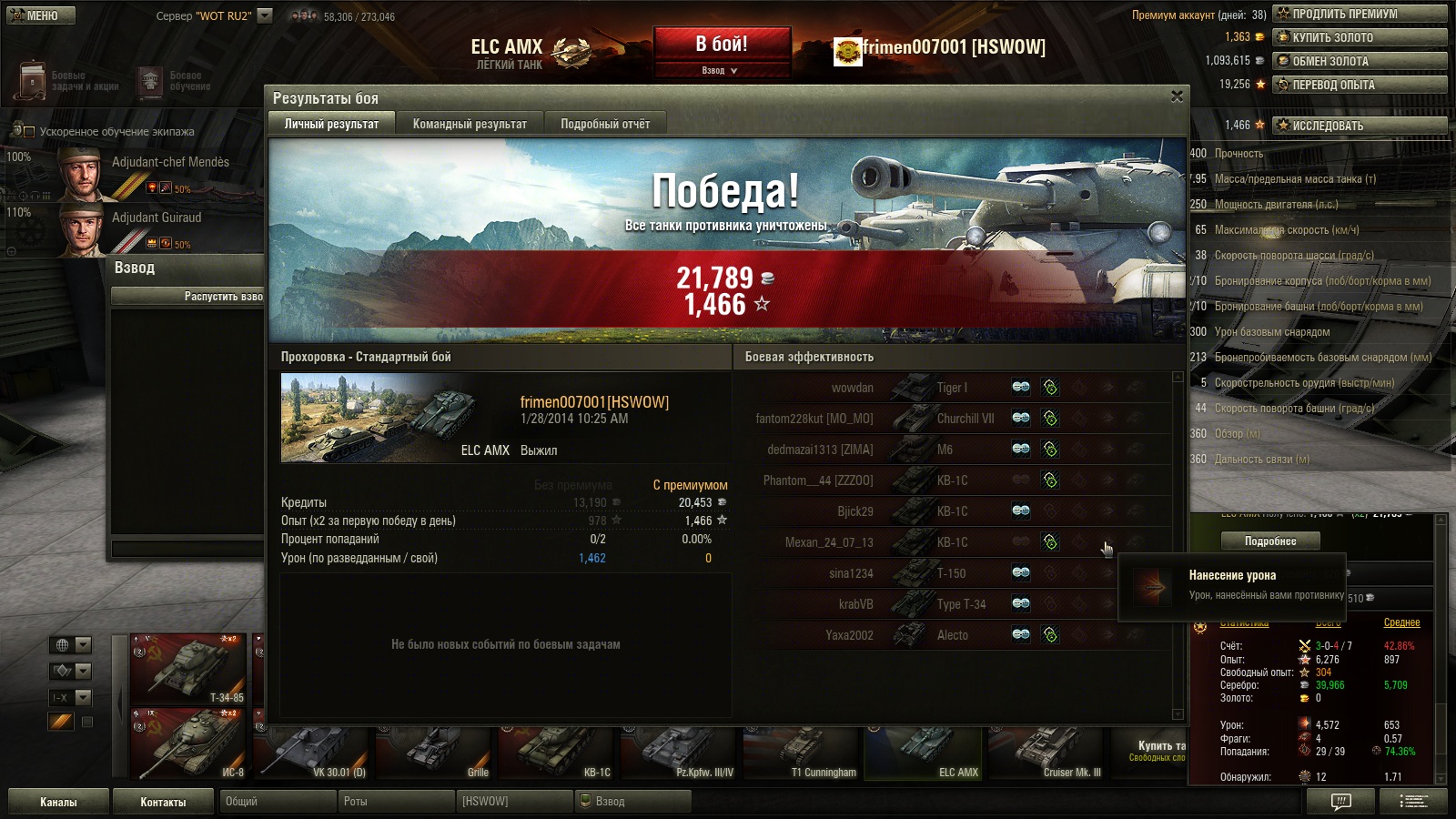Click ПРОДЛИТЬ ПРЕМИУМ button

click(1360, 14)
